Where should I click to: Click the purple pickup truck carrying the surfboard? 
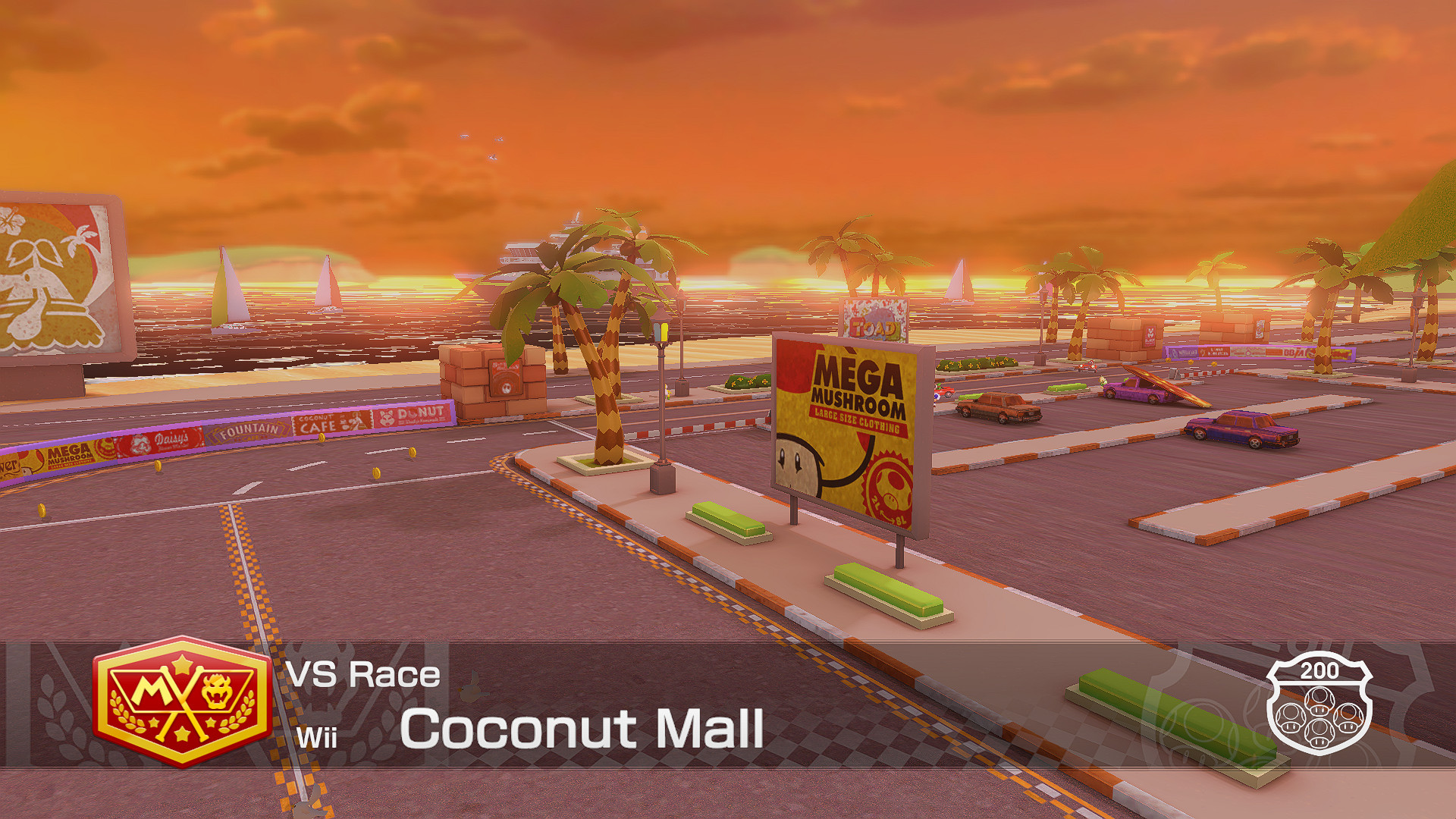coord(1137,391)
